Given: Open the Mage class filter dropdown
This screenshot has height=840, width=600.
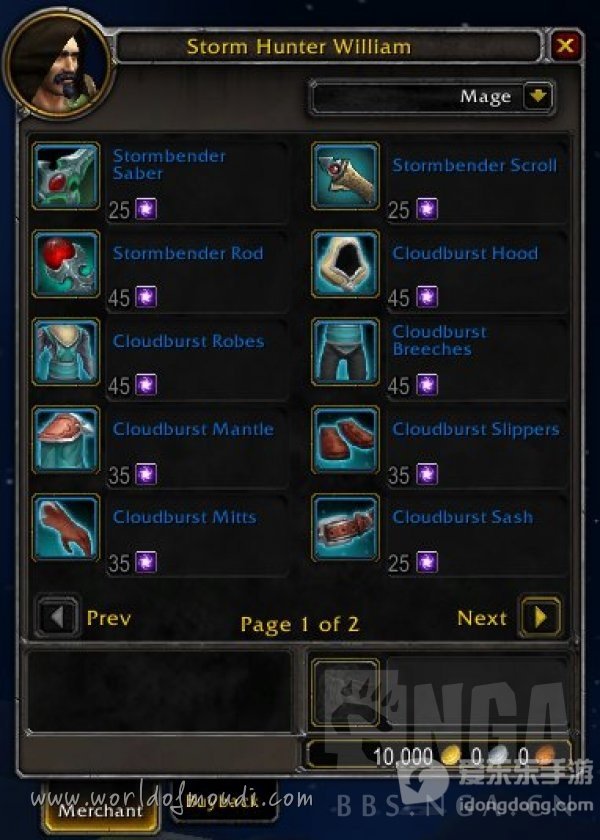Looking at the screenshot, I should point(538,97).
